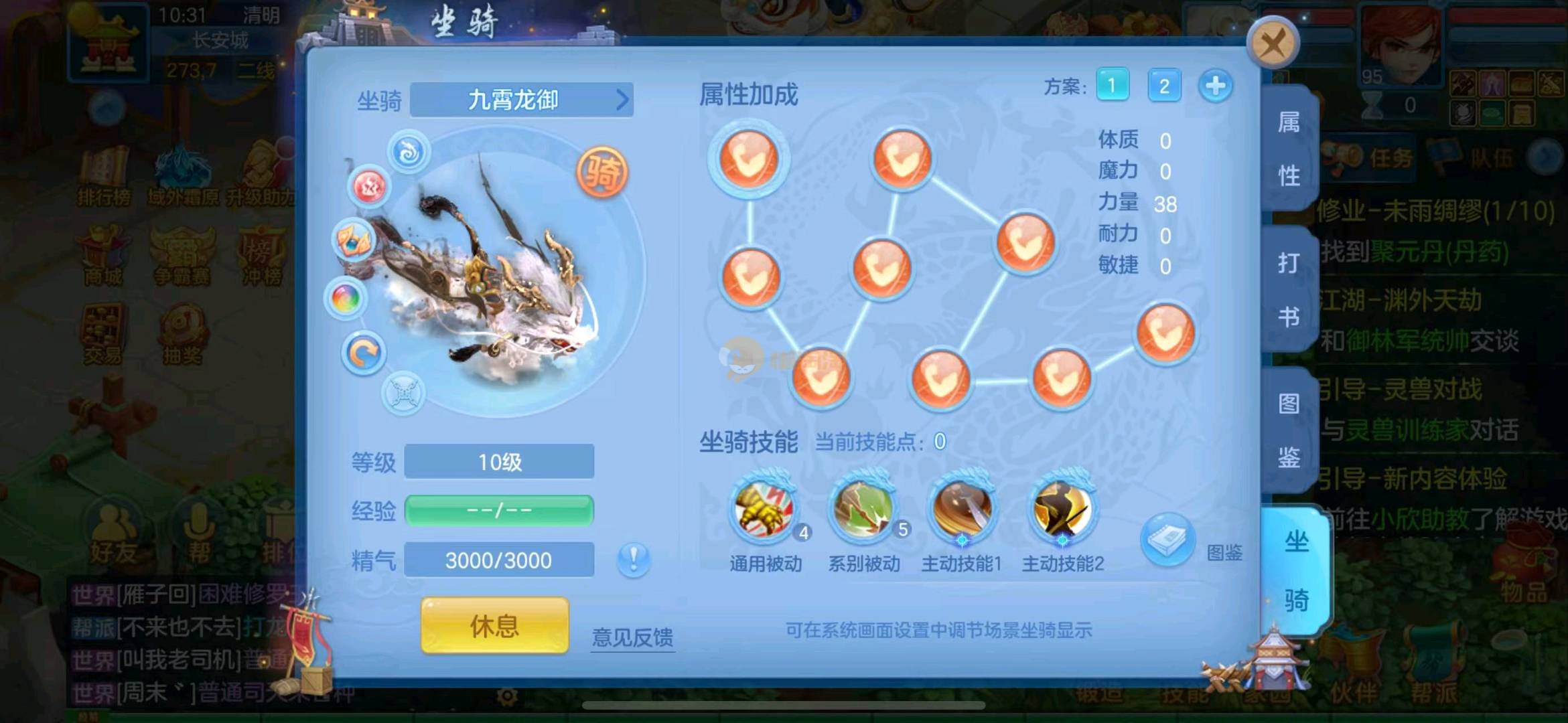
Task: Open the 图鉴 side tab
Action: click(1289, 430)
